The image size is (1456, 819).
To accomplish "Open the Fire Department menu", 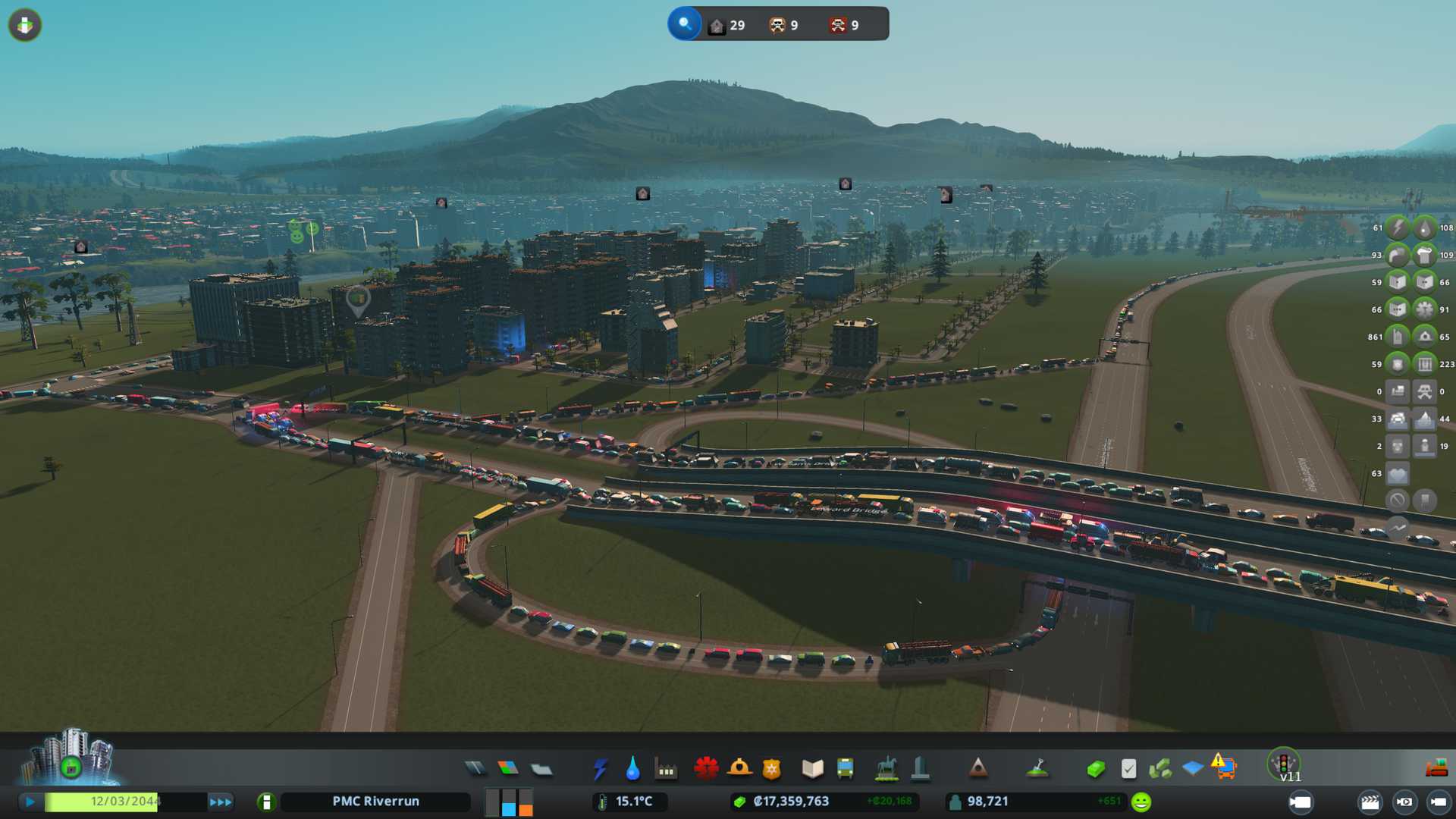I will 739,769.
